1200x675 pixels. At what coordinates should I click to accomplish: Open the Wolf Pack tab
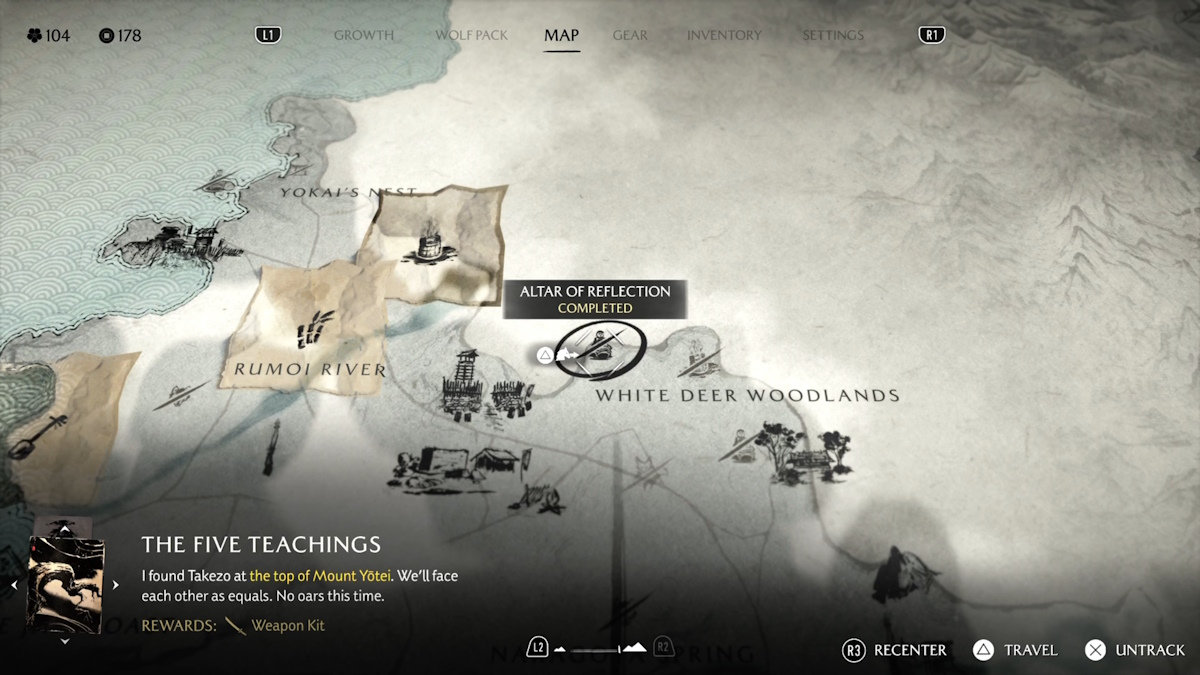(x=469, y=35)
